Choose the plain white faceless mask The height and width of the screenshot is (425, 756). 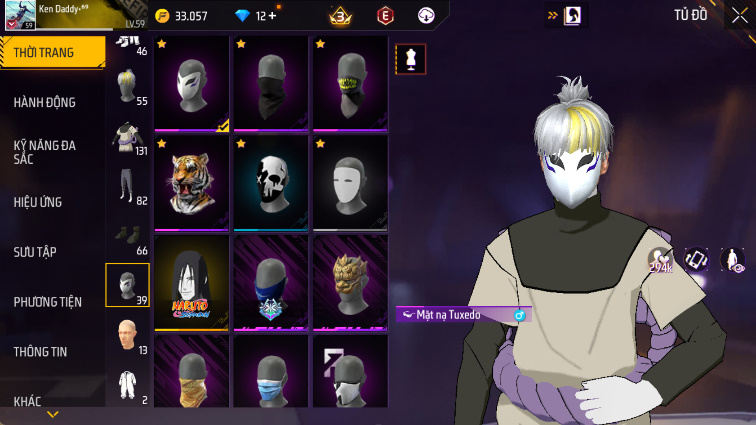click(x=350, y=183)
